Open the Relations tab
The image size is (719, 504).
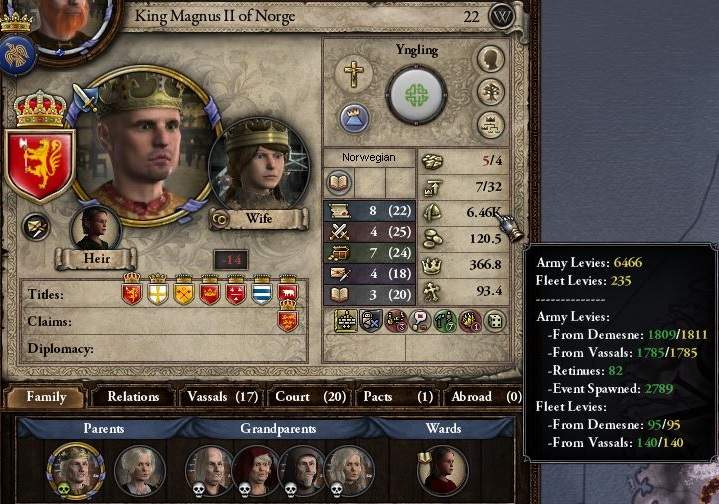coord(133,397)
